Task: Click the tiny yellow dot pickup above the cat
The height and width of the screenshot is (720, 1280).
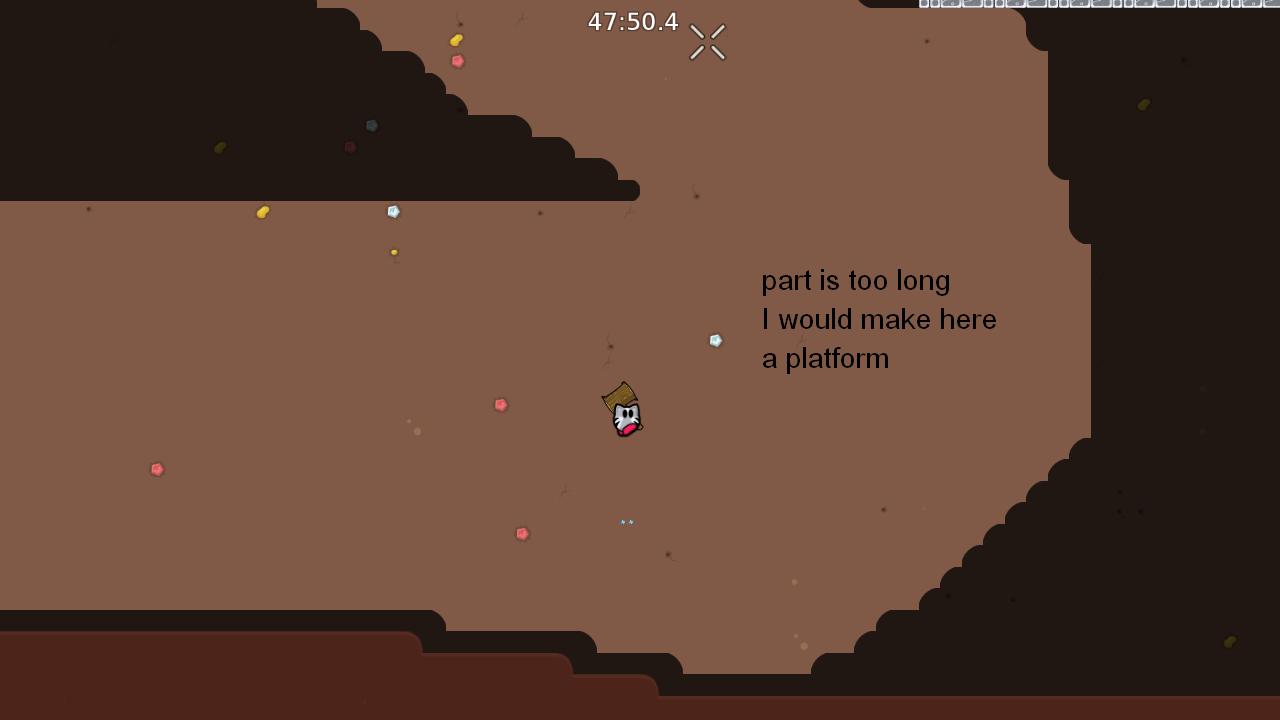Action: pos(393,252)
